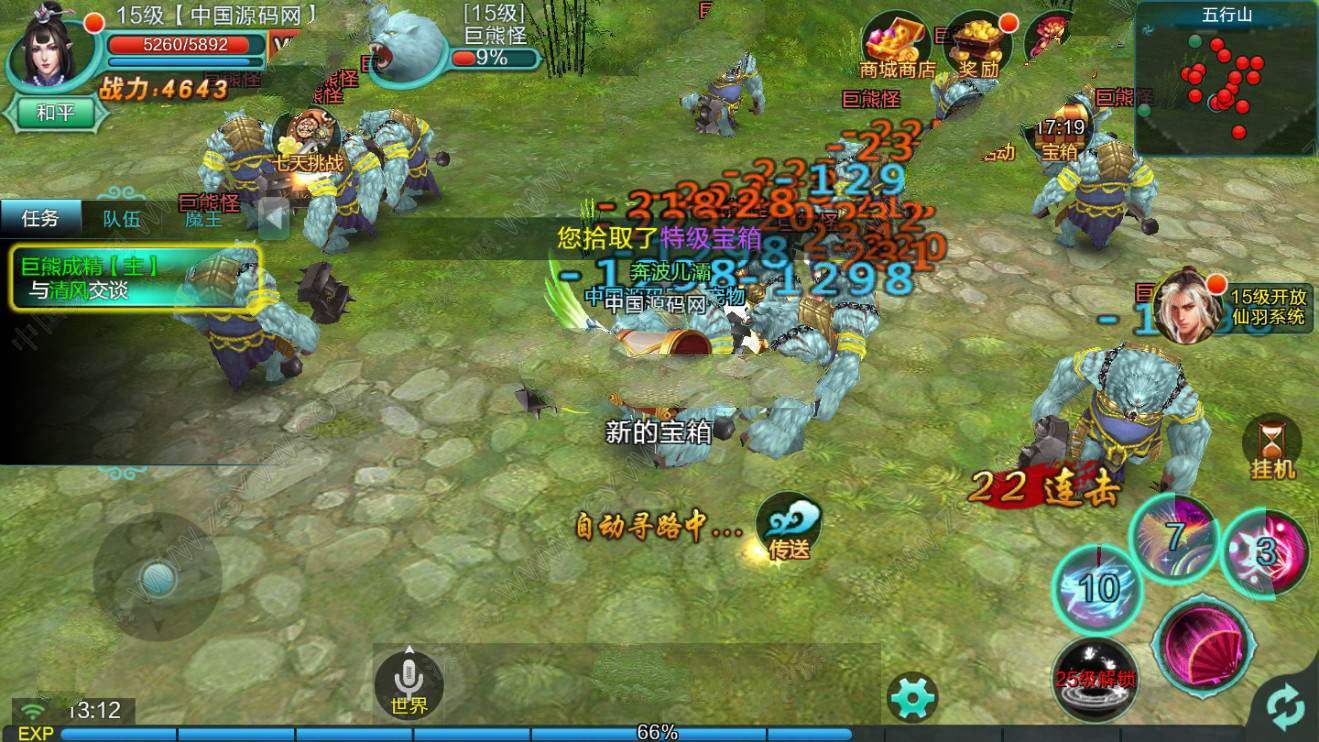The height and width of the screenshot is (742, 1319).
Task: Activate the red fan basic attack
Action: (1202, 643)
